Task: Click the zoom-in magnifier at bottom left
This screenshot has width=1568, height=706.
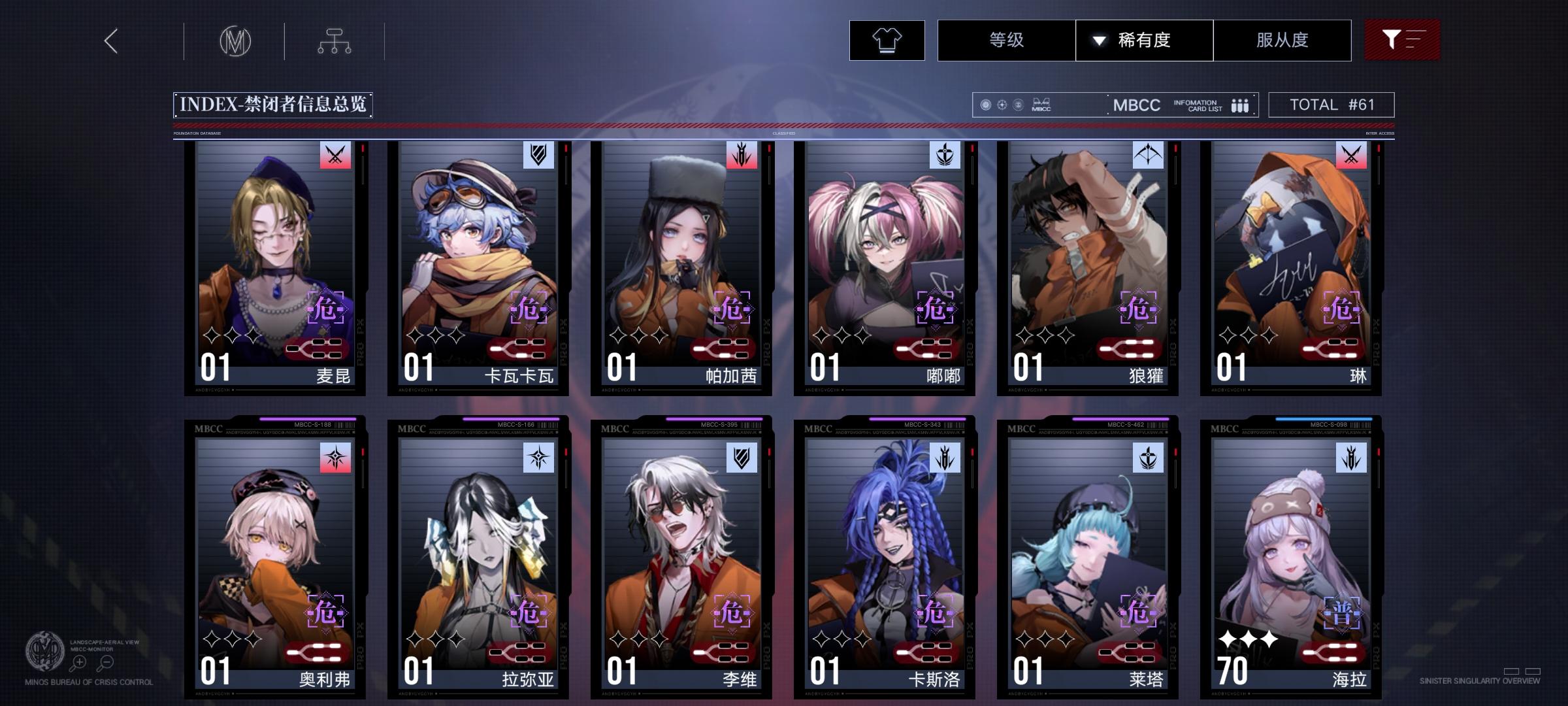Action: click(x=78, y=662)
